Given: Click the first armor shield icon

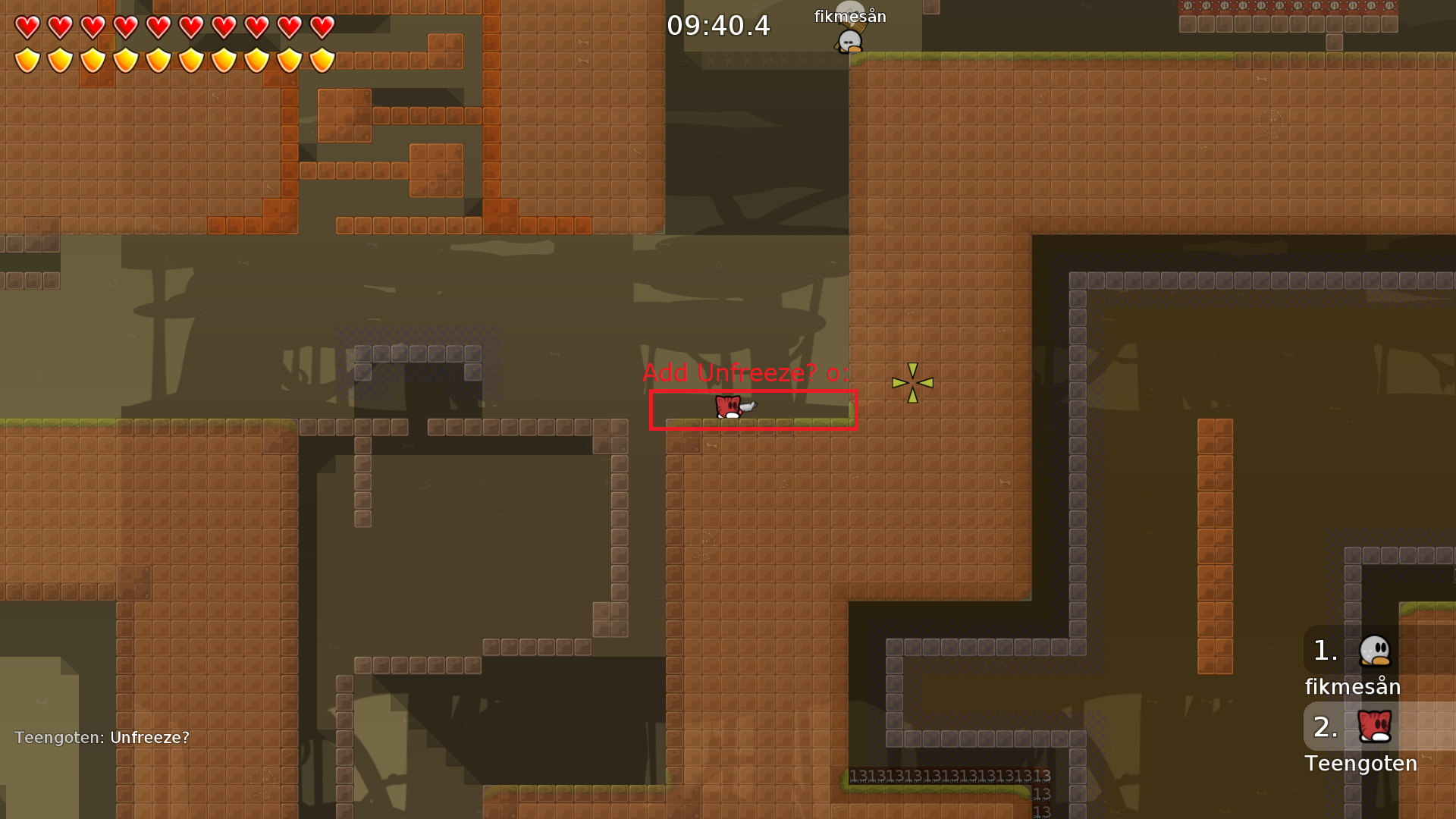Looking at the screenshot, I should pyautogui.click(x=27, y=58).
